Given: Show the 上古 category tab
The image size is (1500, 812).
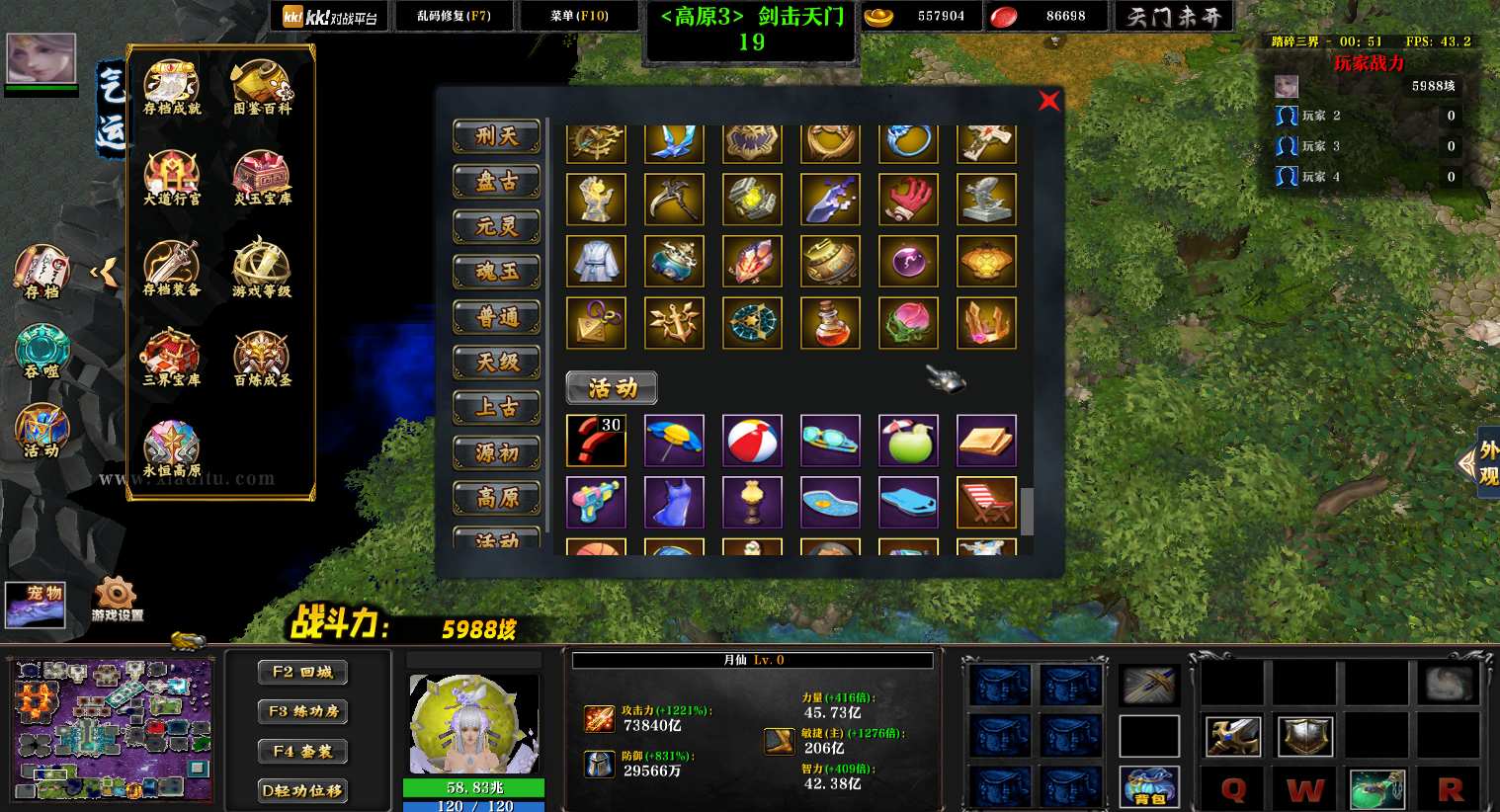Looking at the screenshot, I should click(x=497, y=407).
